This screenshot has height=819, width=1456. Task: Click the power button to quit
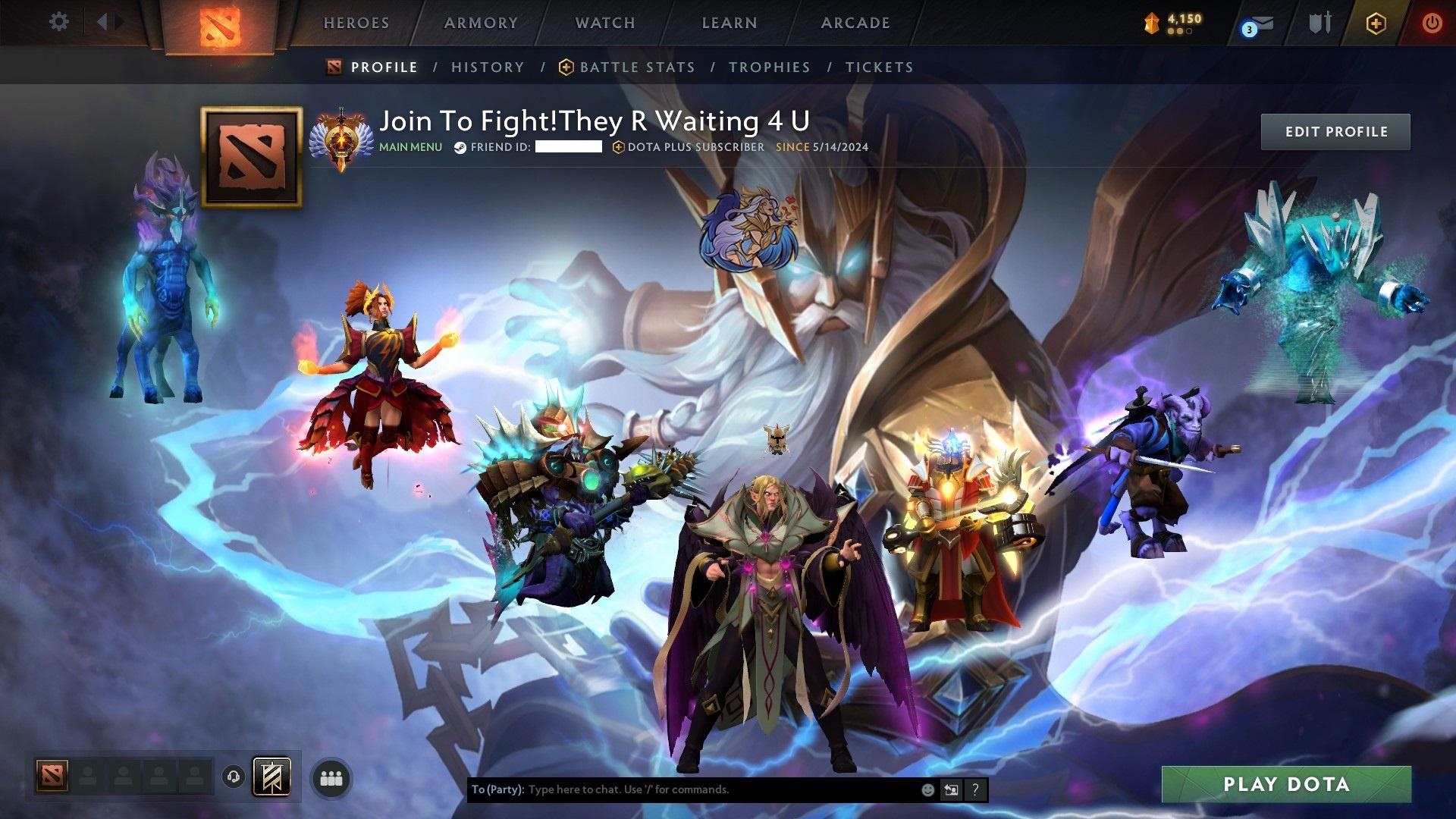[x=1429, y=24]
